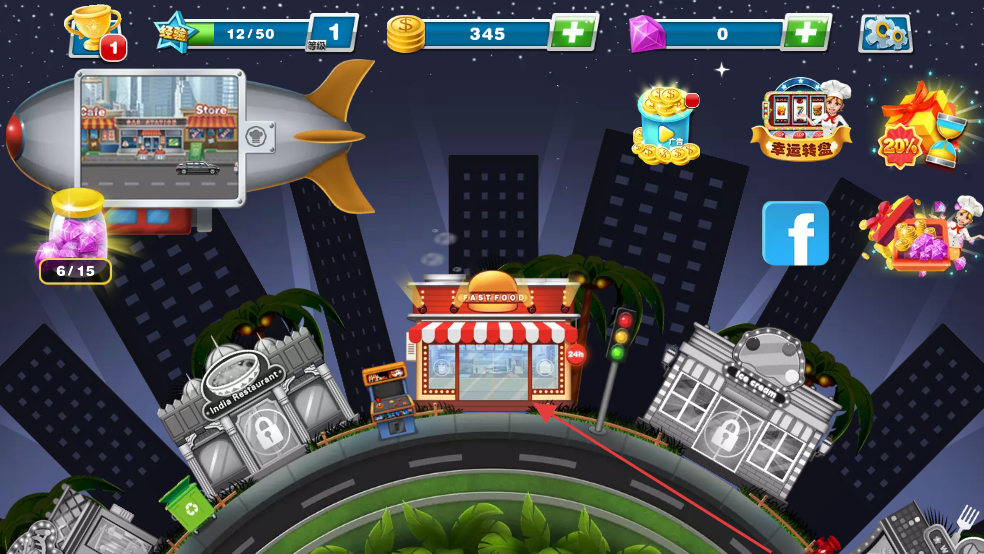
Task: Open the Facebook link
Action: point(796,233)
